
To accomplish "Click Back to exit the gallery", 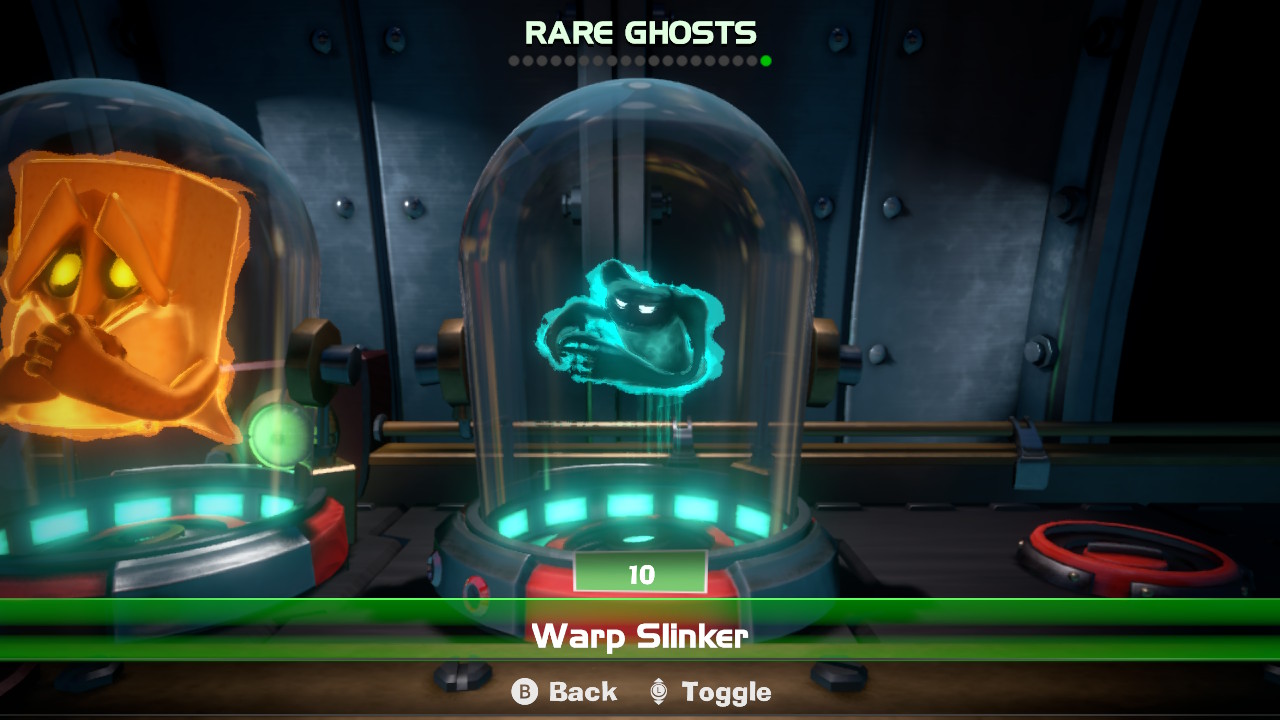I will (566, 691).
